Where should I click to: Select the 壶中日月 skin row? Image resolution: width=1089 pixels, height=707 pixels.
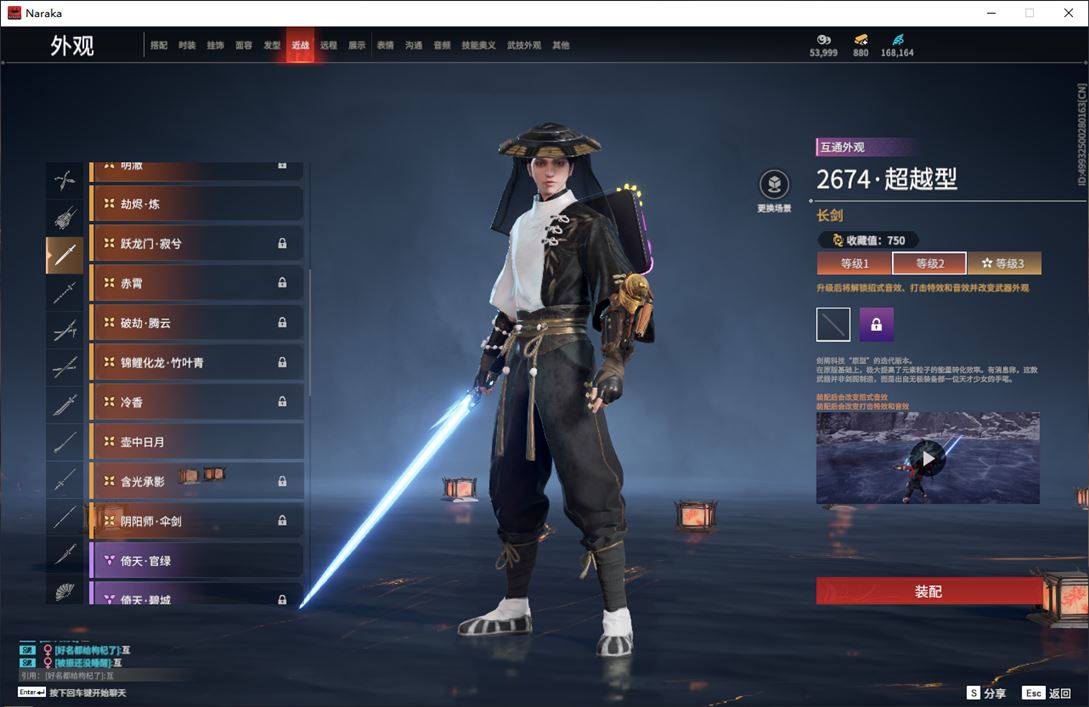pos(196,441)
